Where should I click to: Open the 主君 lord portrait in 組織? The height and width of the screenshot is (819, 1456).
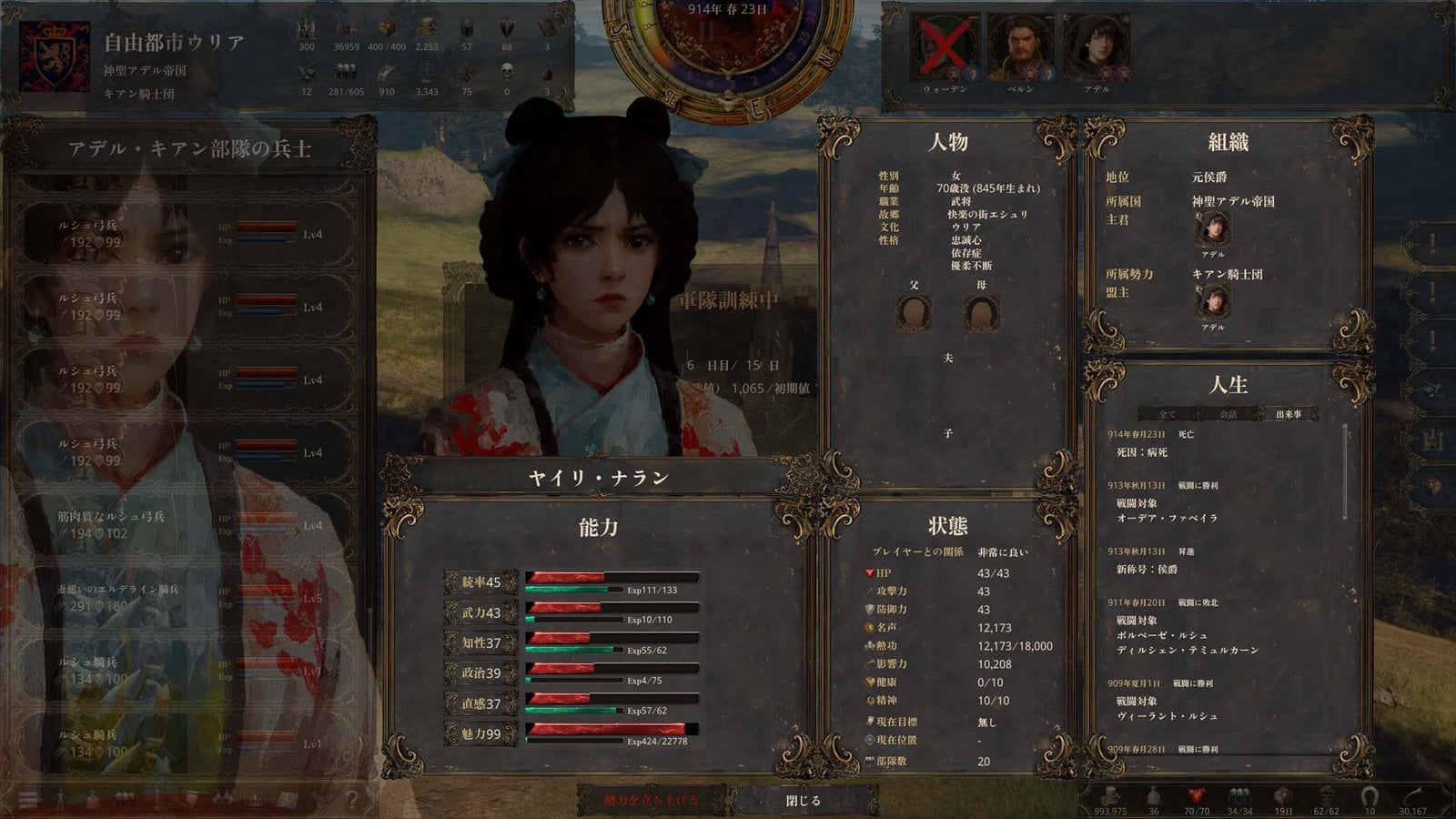(x=1212, y=230)
